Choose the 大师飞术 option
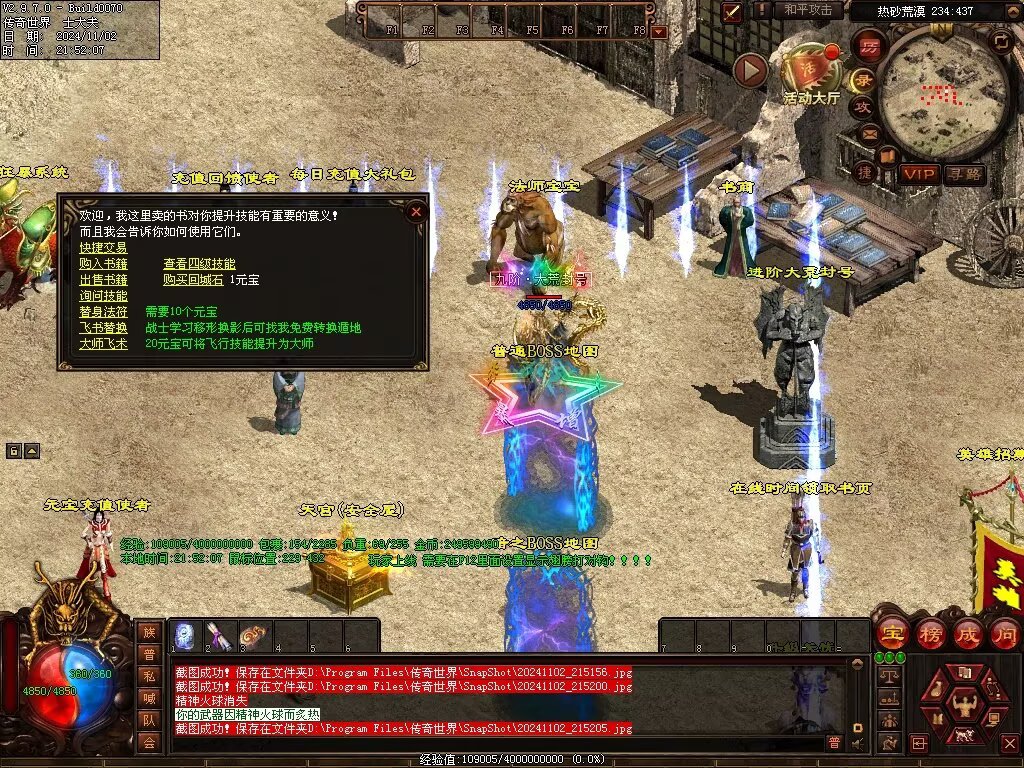1024x768 pixels. [x=103, y=343]
